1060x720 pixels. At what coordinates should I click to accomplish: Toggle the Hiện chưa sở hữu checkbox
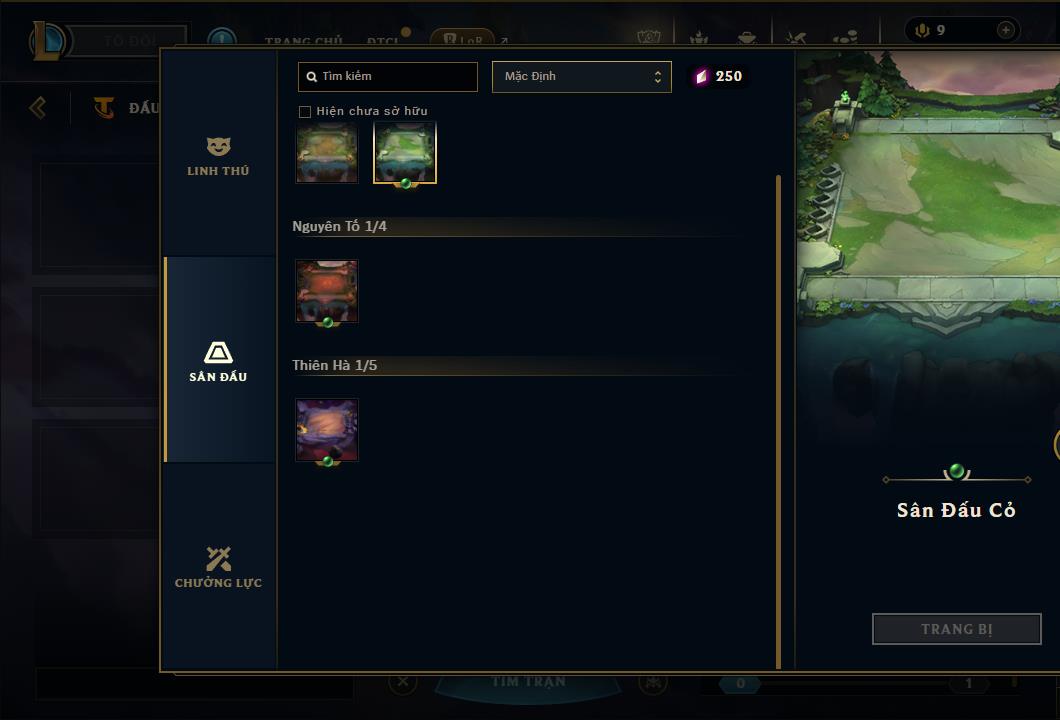click(x=305, y=112)
